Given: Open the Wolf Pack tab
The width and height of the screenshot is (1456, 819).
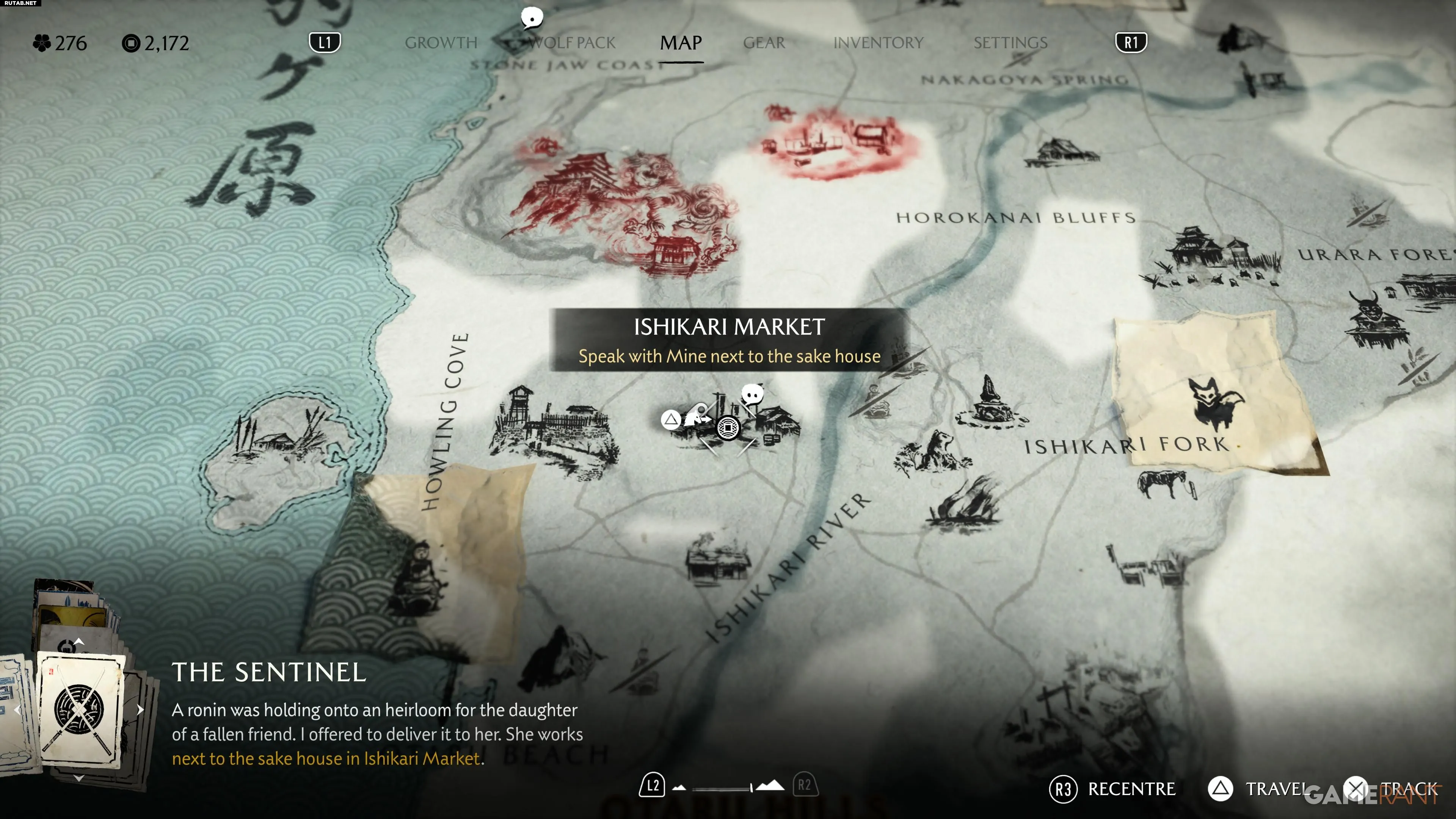Looking at the screenshot, I should coord(572,43).
